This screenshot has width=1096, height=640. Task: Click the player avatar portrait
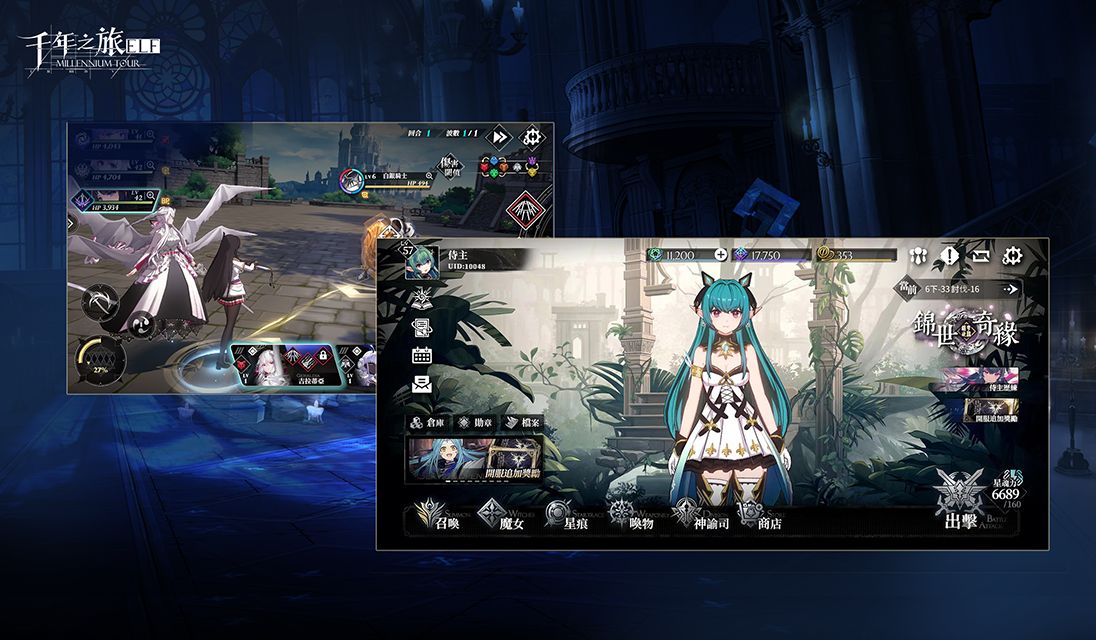[421, 263]
